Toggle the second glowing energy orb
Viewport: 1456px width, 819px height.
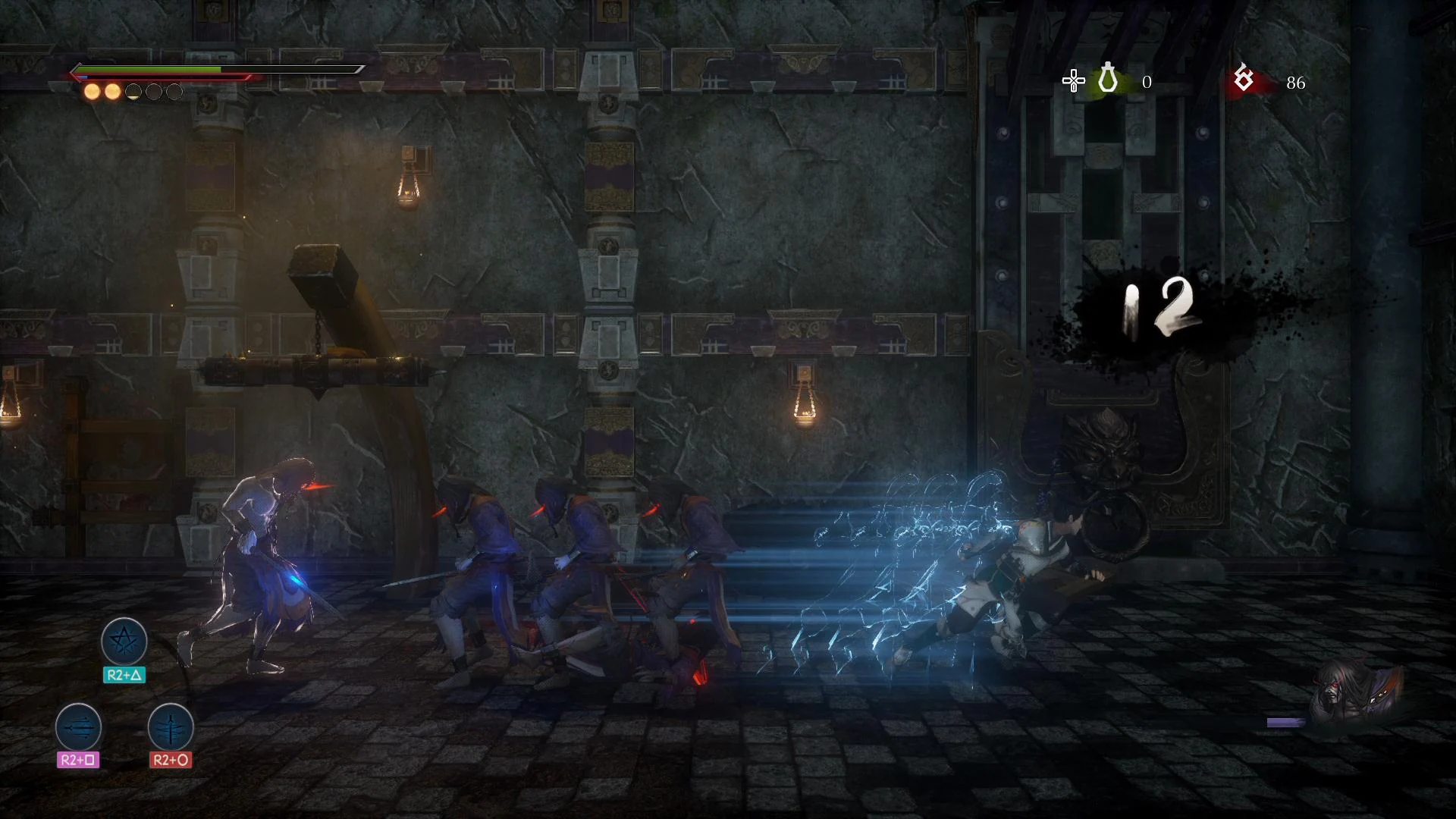click(114, 92)
